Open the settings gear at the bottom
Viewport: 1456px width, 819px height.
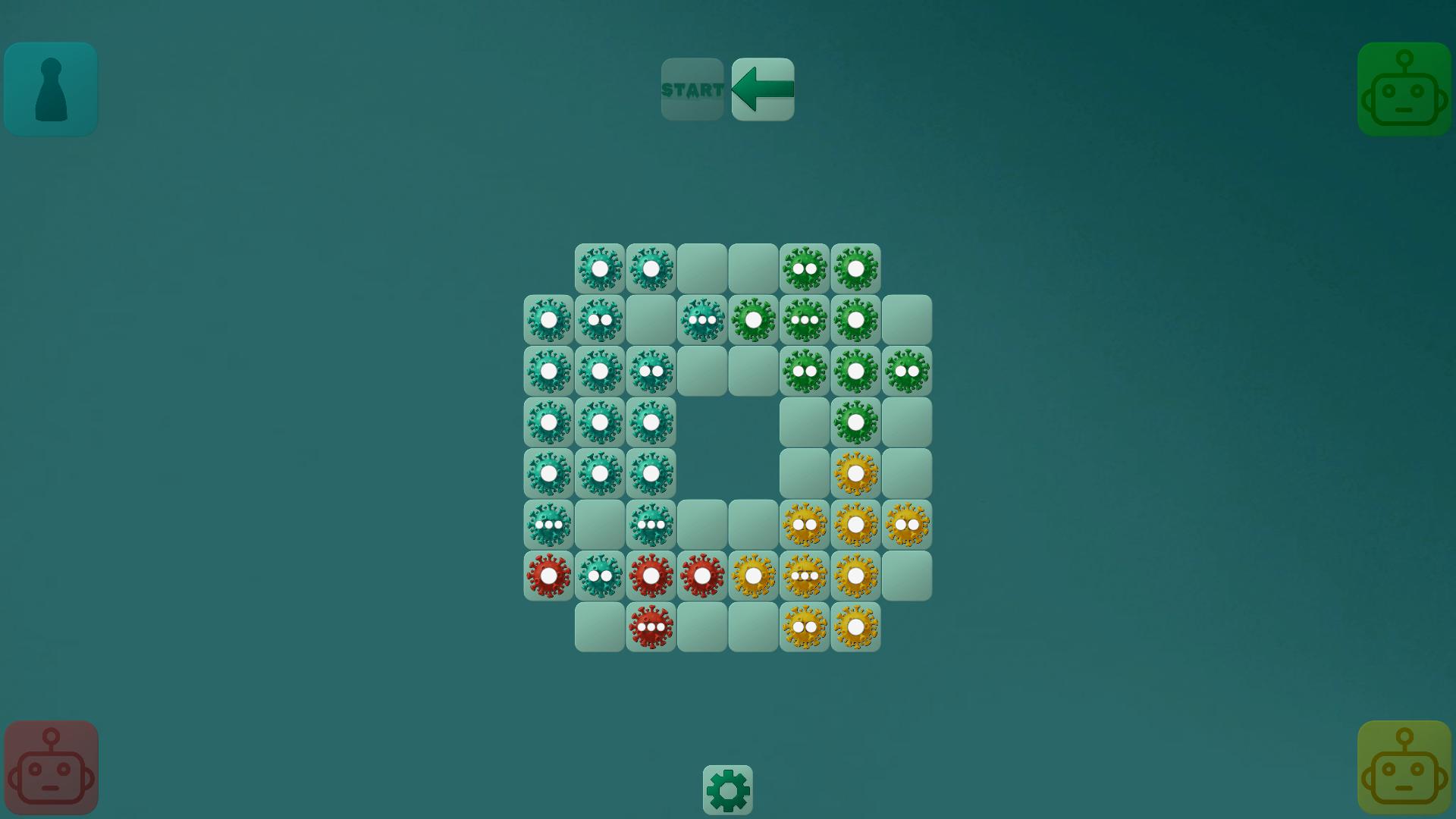pos(728,789)
